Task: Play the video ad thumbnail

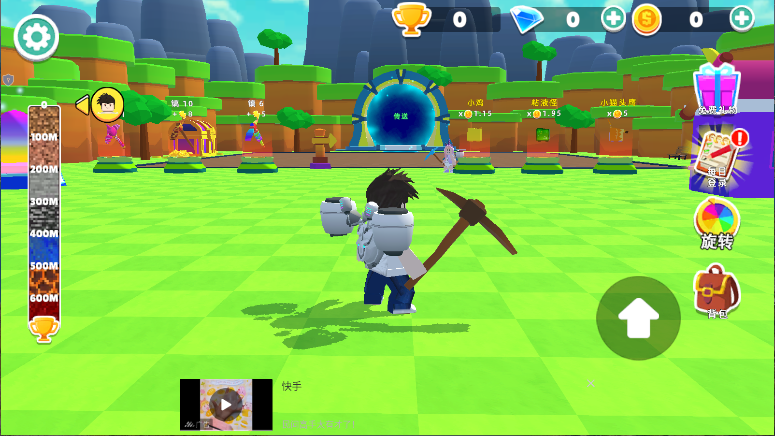Action: pos(226,404)
